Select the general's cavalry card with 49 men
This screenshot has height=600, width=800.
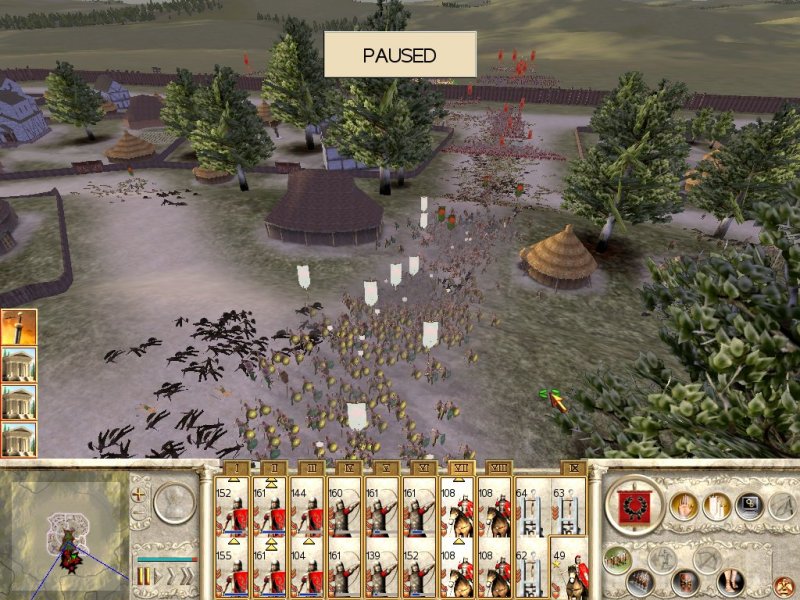pyautogui.click(x=570, y=567)
